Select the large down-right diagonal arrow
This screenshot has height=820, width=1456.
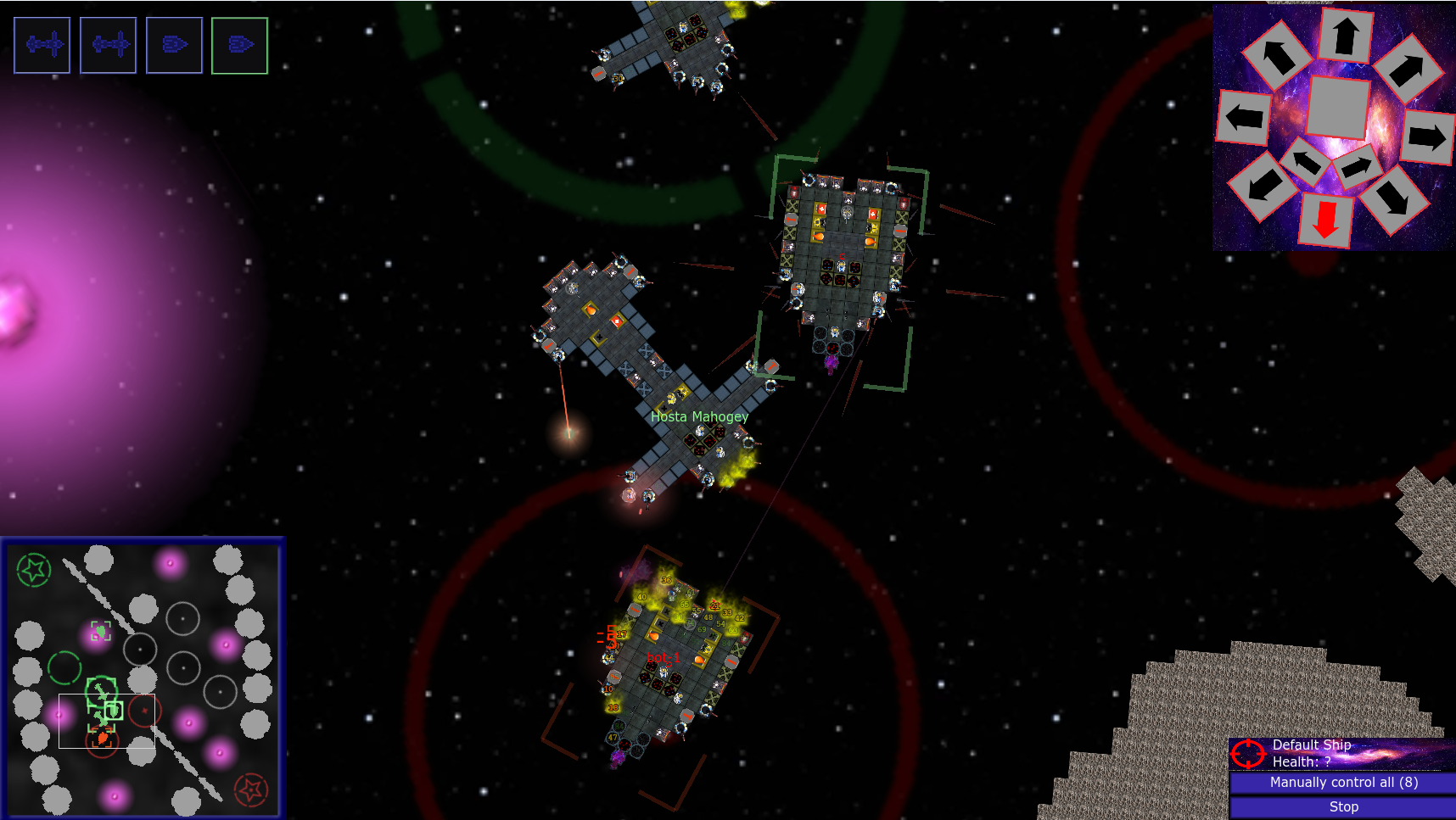[x=1392, y=198]
